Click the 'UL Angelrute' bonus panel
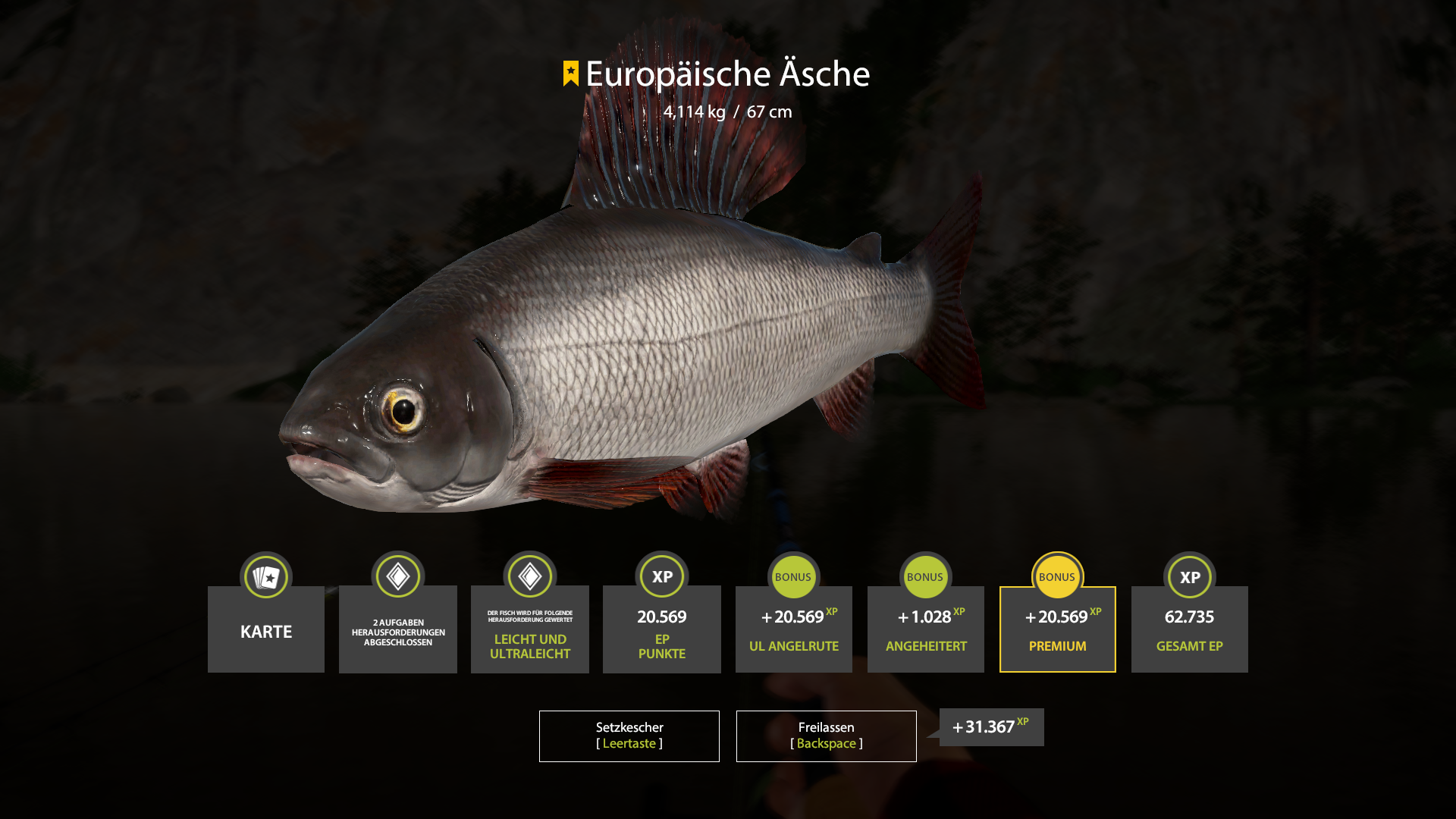Screen dimensions: 1456x819 [x=794, y=629]
